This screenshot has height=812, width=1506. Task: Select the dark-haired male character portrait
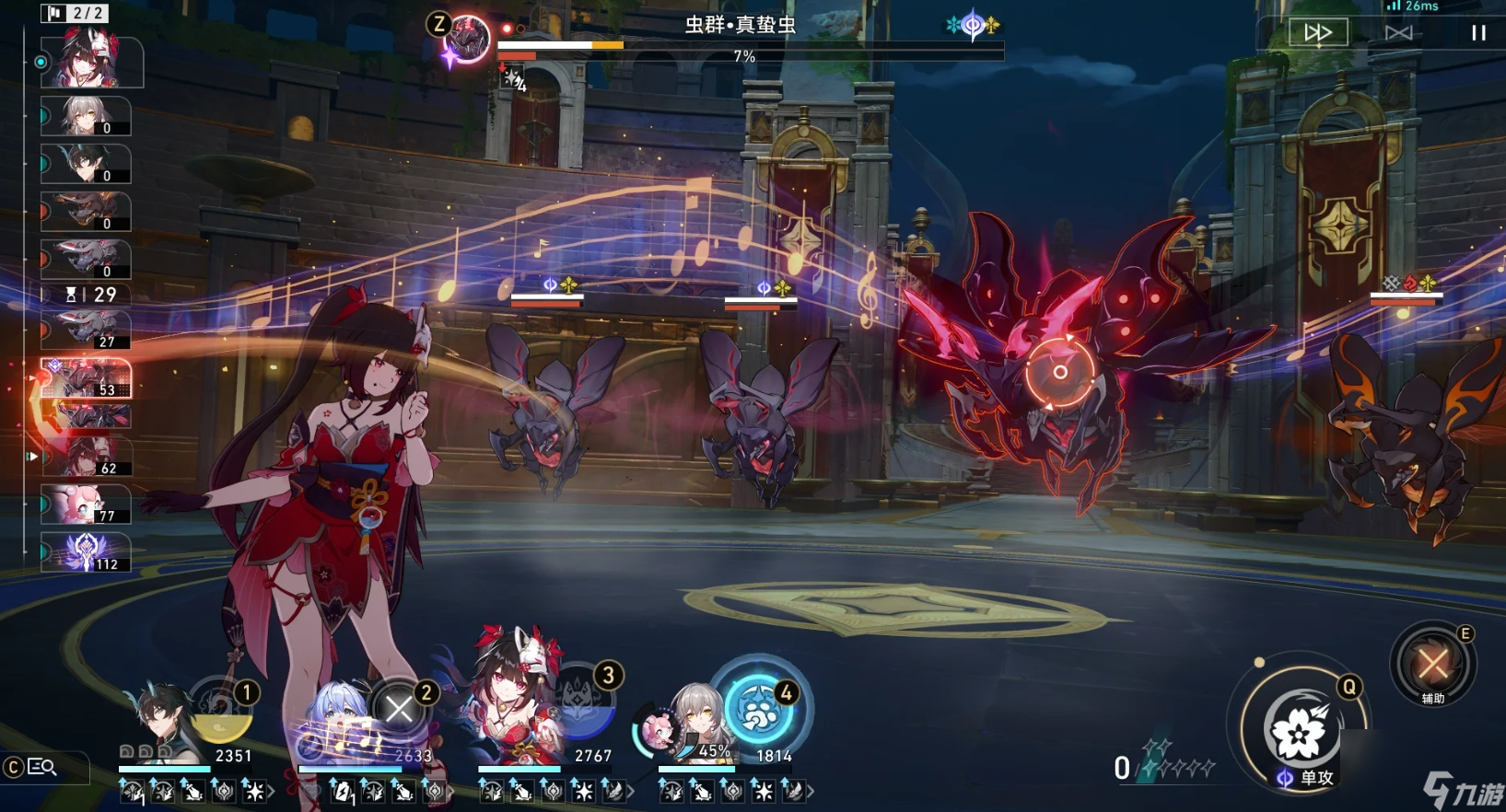(x=164, y=723)
